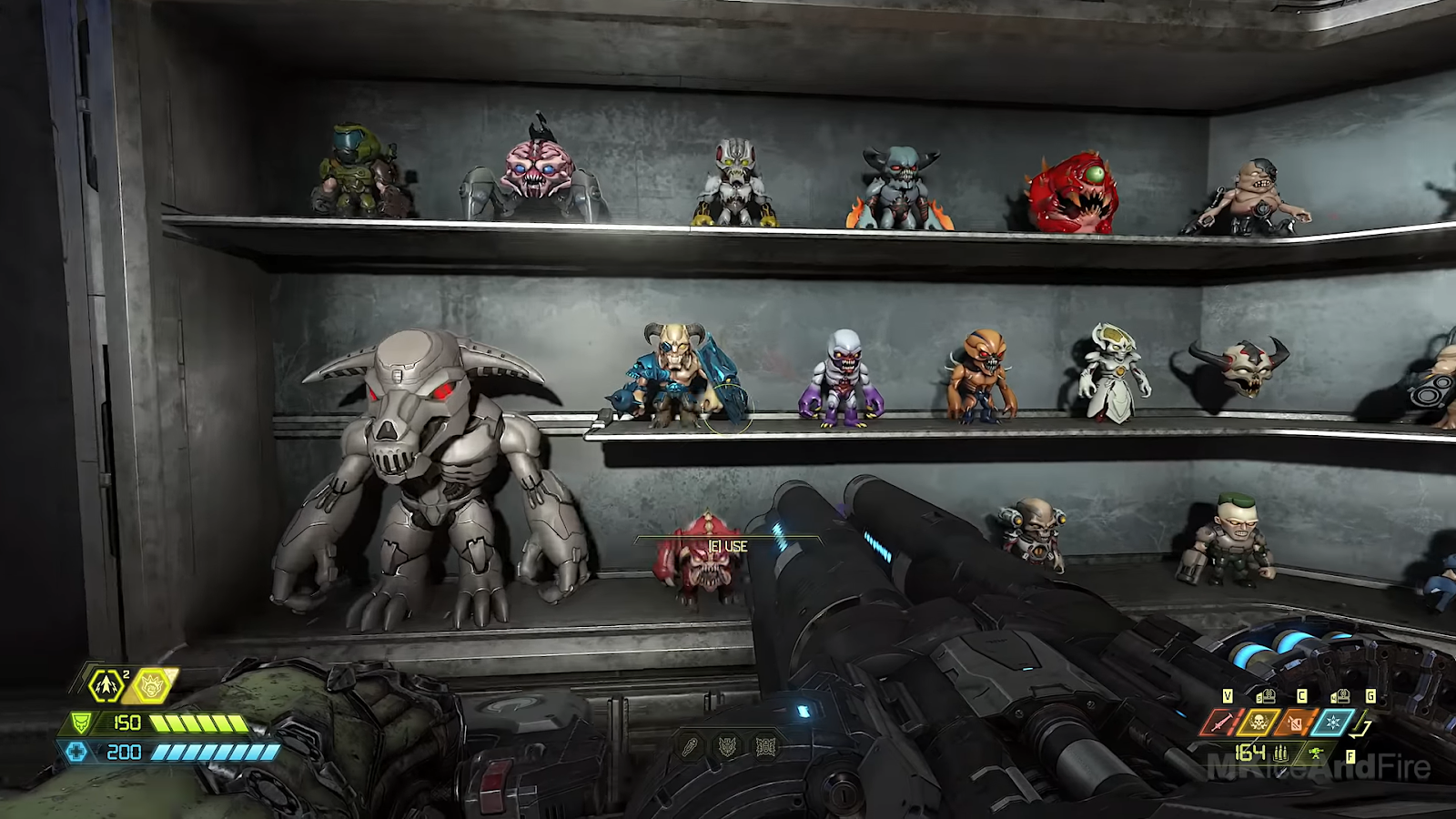Click the blue health cross icon
This screenshot has width=1456, height=819.
[77, 753]
